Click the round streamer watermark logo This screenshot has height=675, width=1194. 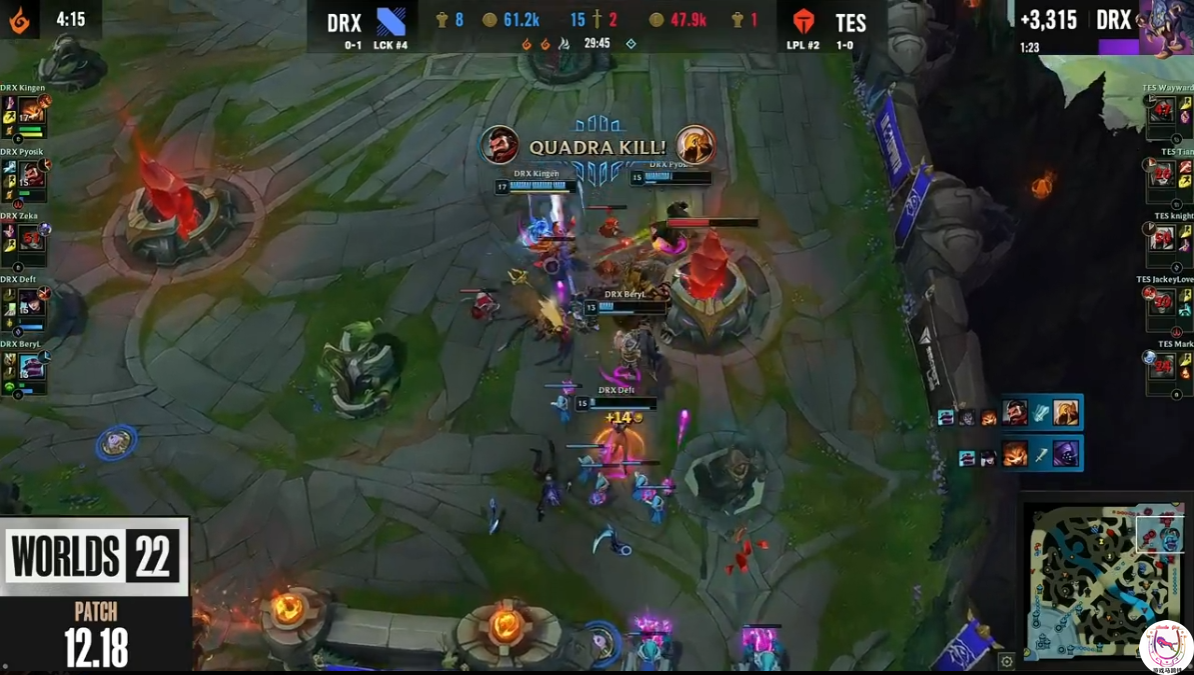click(1166, 647)
